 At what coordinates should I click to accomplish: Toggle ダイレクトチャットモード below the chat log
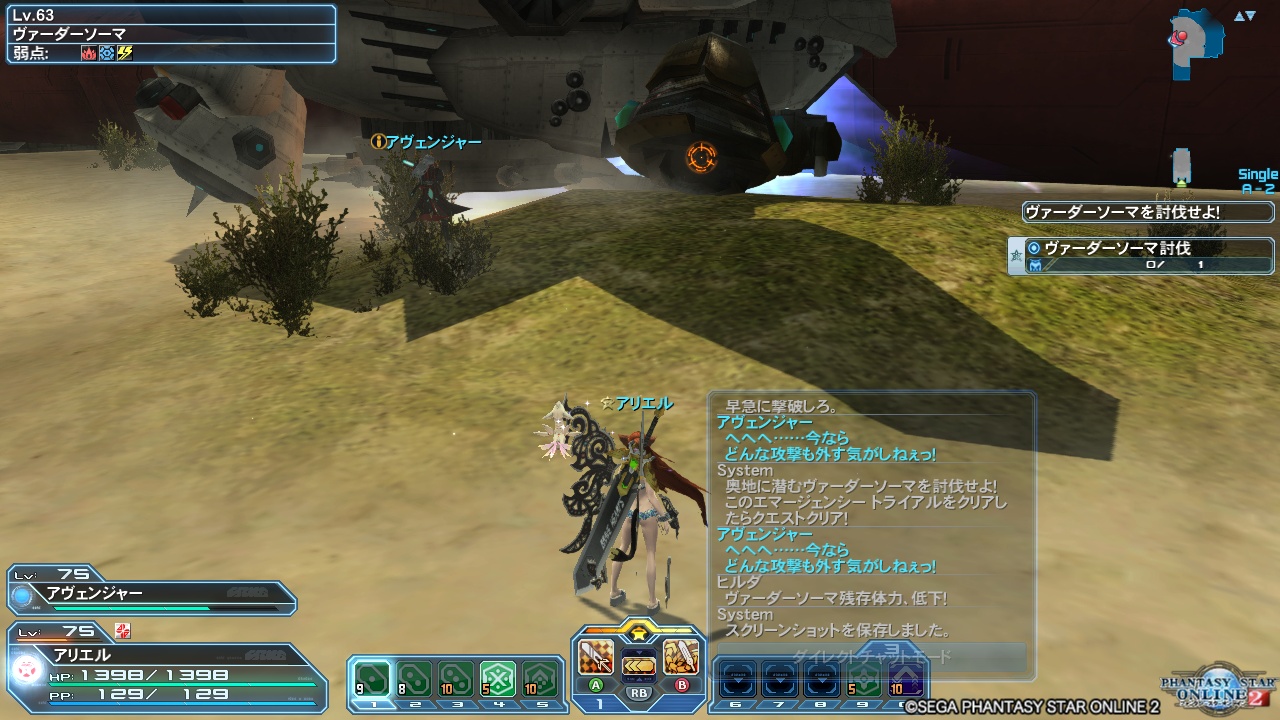872,654
